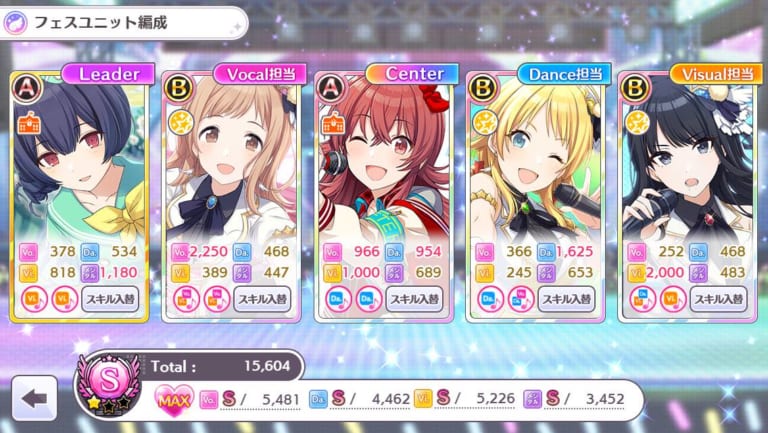Swap skills for the Leader idol

pos(111,298)
